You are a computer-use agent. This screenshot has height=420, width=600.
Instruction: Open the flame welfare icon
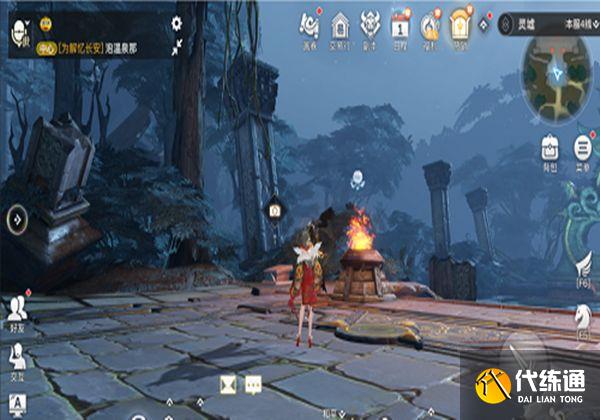(x=430, y=24)
